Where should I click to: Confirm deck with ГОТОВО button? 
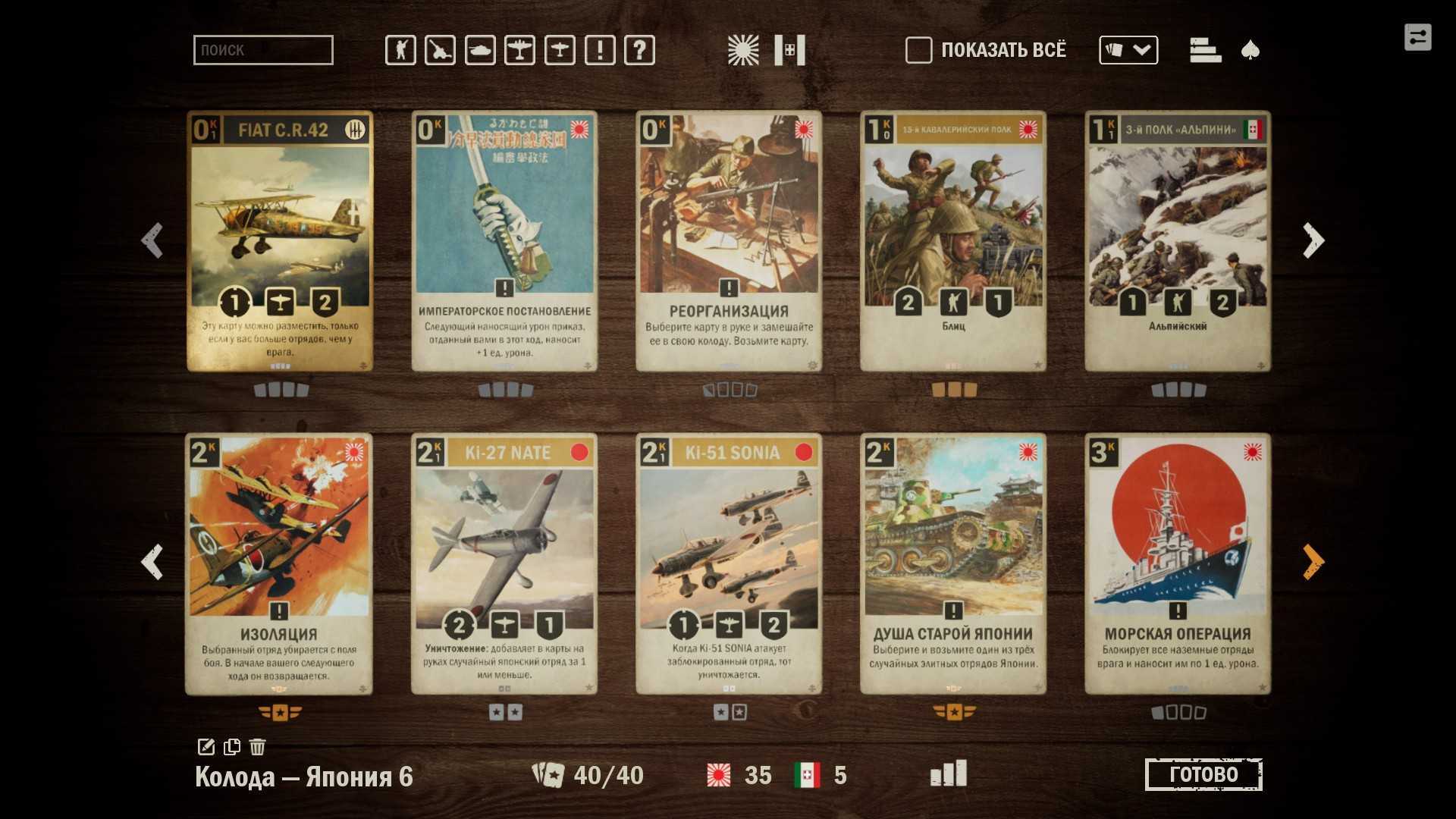(x=1203, y=774)
